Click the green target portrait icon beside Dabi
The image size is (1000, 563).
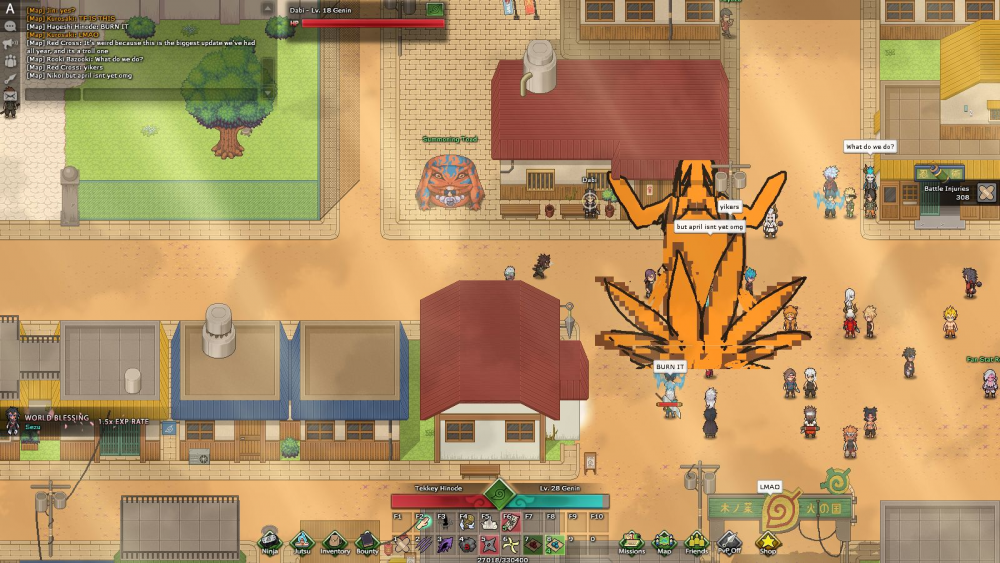click(435, 10)
